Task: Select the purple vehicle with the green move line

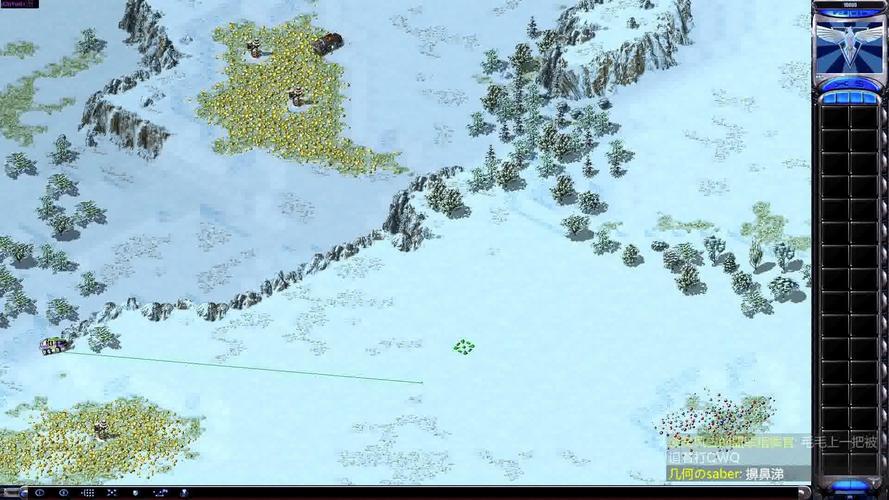Action: click(52, 346)
